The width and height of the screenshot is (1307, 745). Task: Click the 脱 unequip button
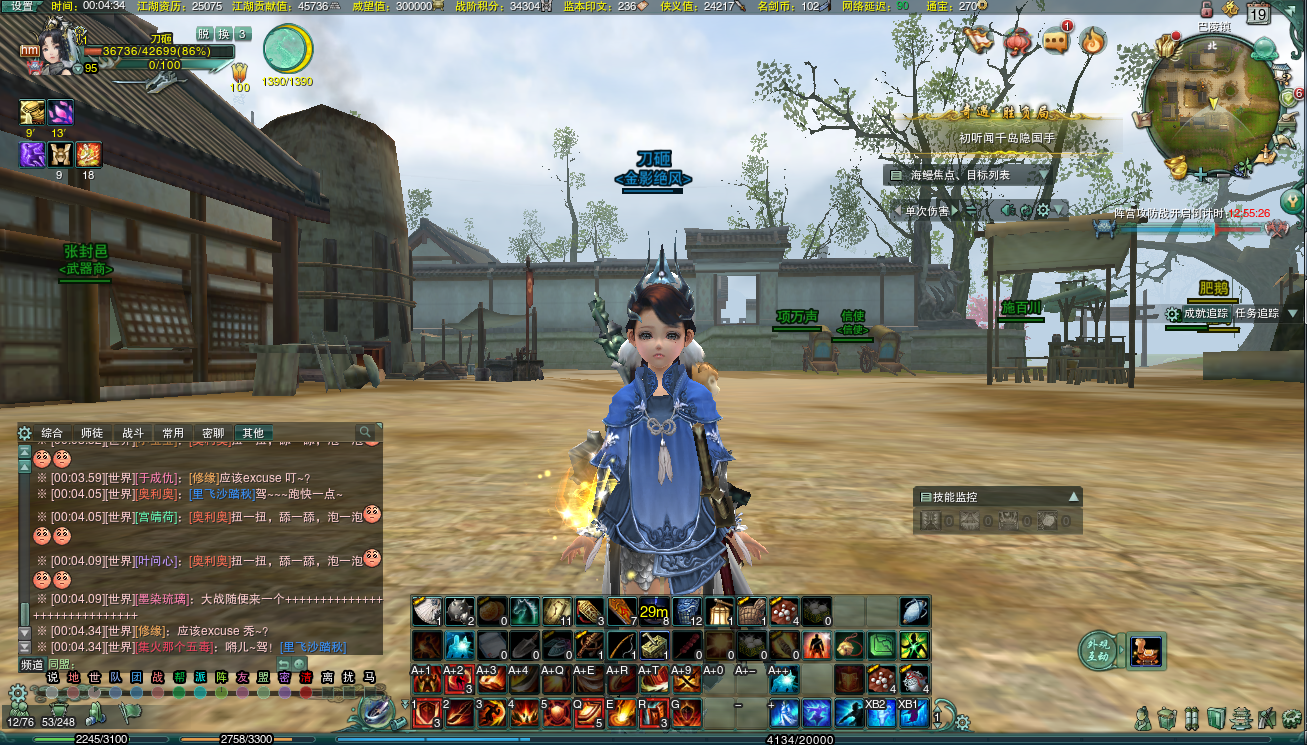203,34
